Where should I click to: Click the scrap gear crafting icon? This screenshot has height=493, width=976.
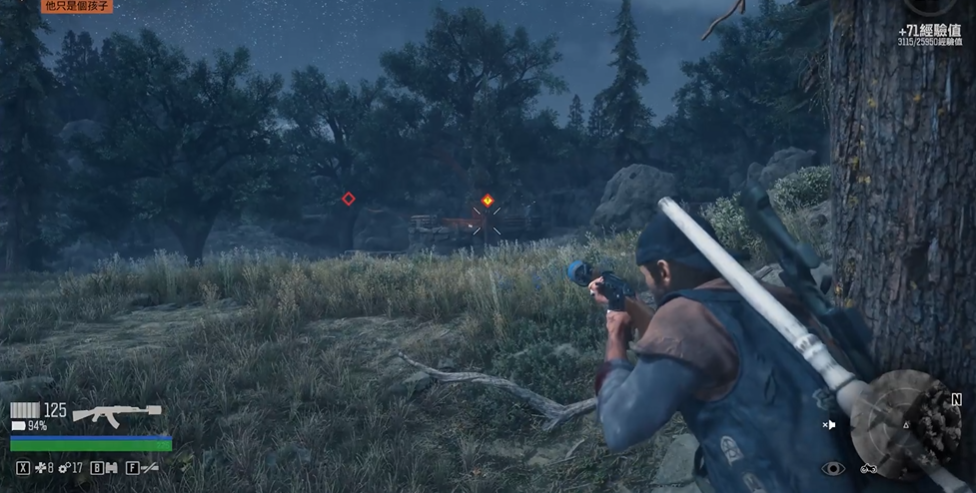click(64, 467)
